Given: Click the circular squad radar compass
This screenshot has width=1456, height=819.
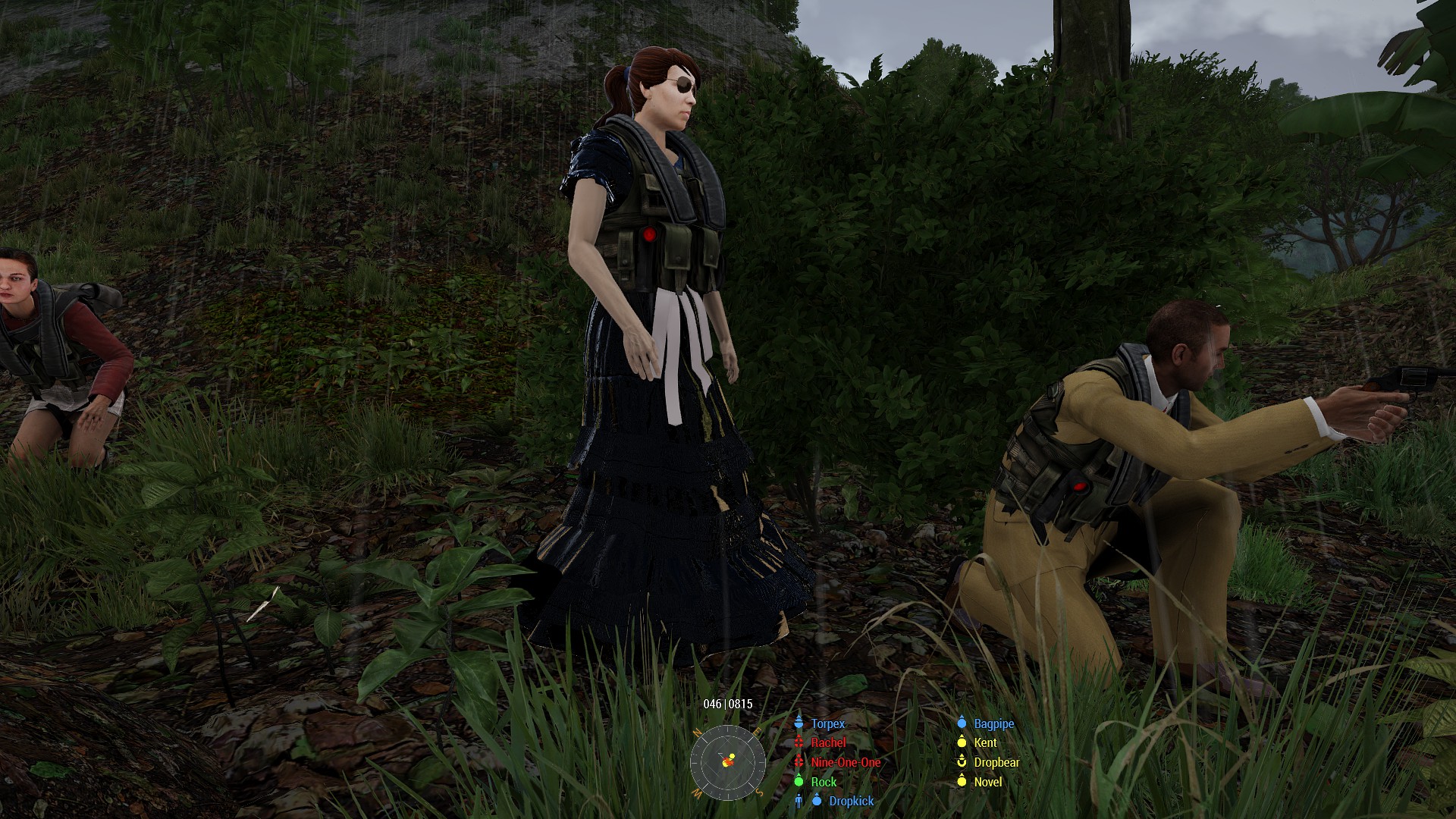Looking at the screenshot, I should click(x=727, y=761).
